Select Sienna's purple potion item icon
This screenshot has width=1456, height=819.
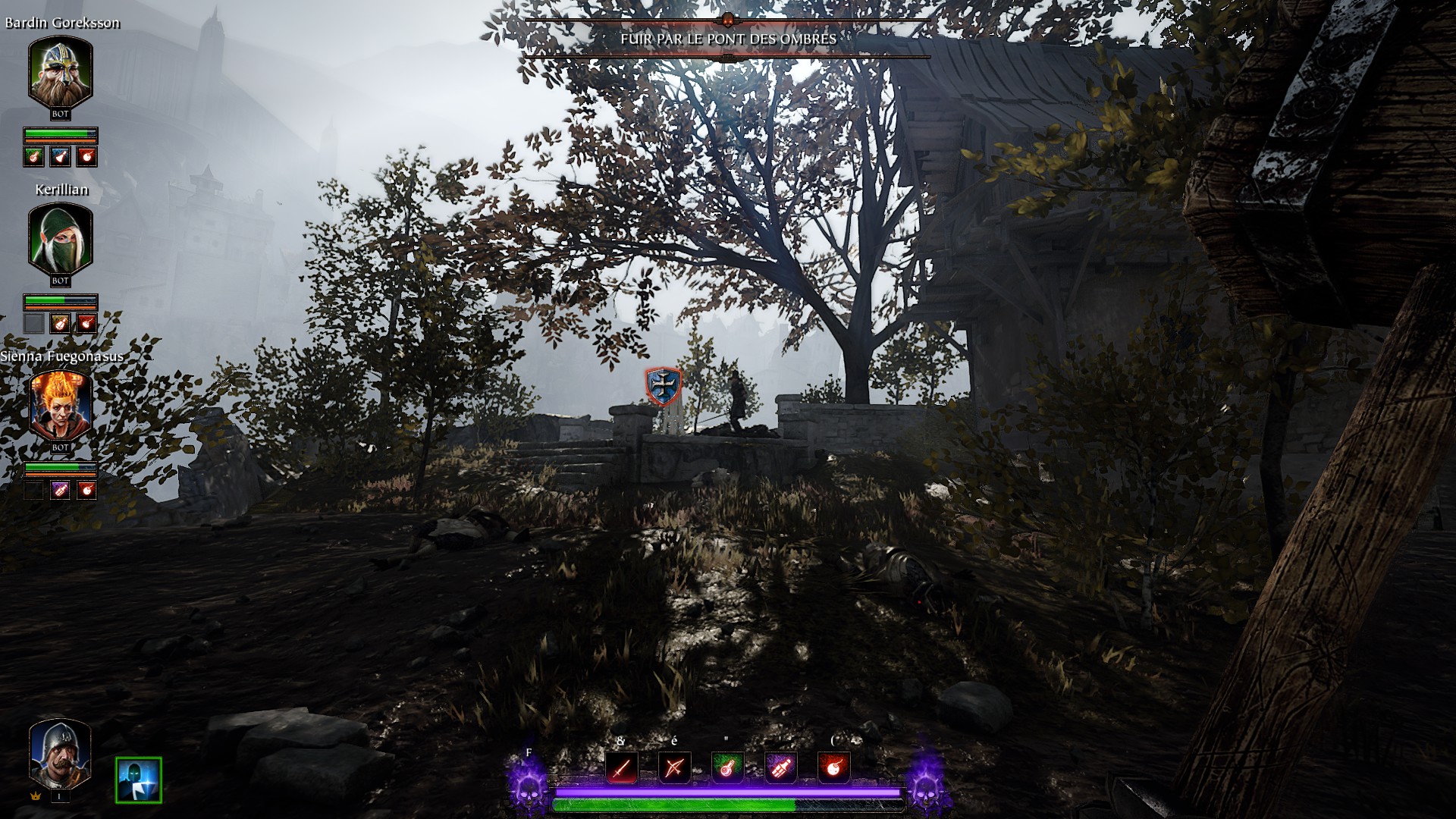tap(60, 490)
